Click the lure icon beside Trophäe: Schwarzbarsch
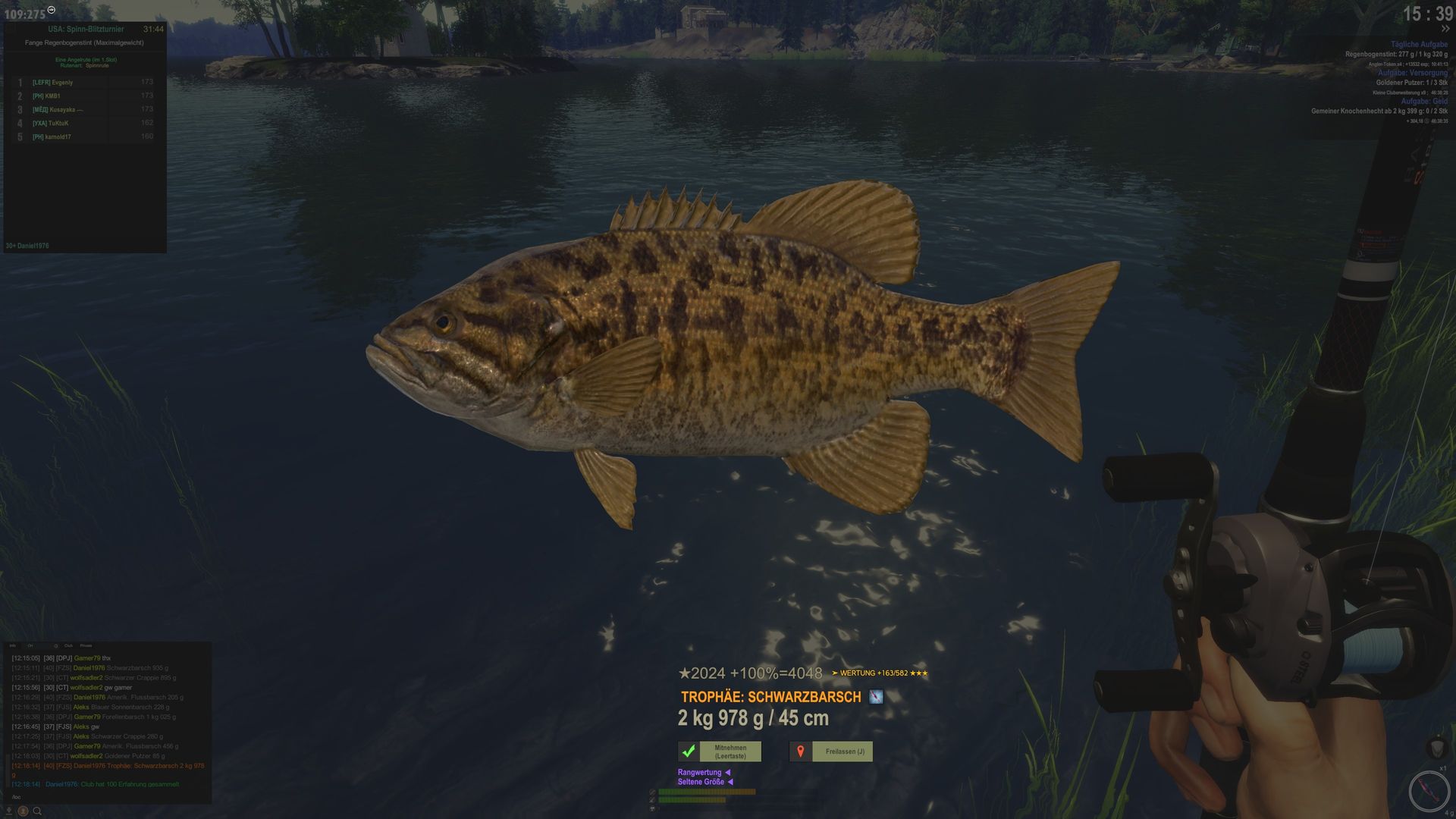The image size is (1456, 819). pyautogui.click(x=876, y=697)
